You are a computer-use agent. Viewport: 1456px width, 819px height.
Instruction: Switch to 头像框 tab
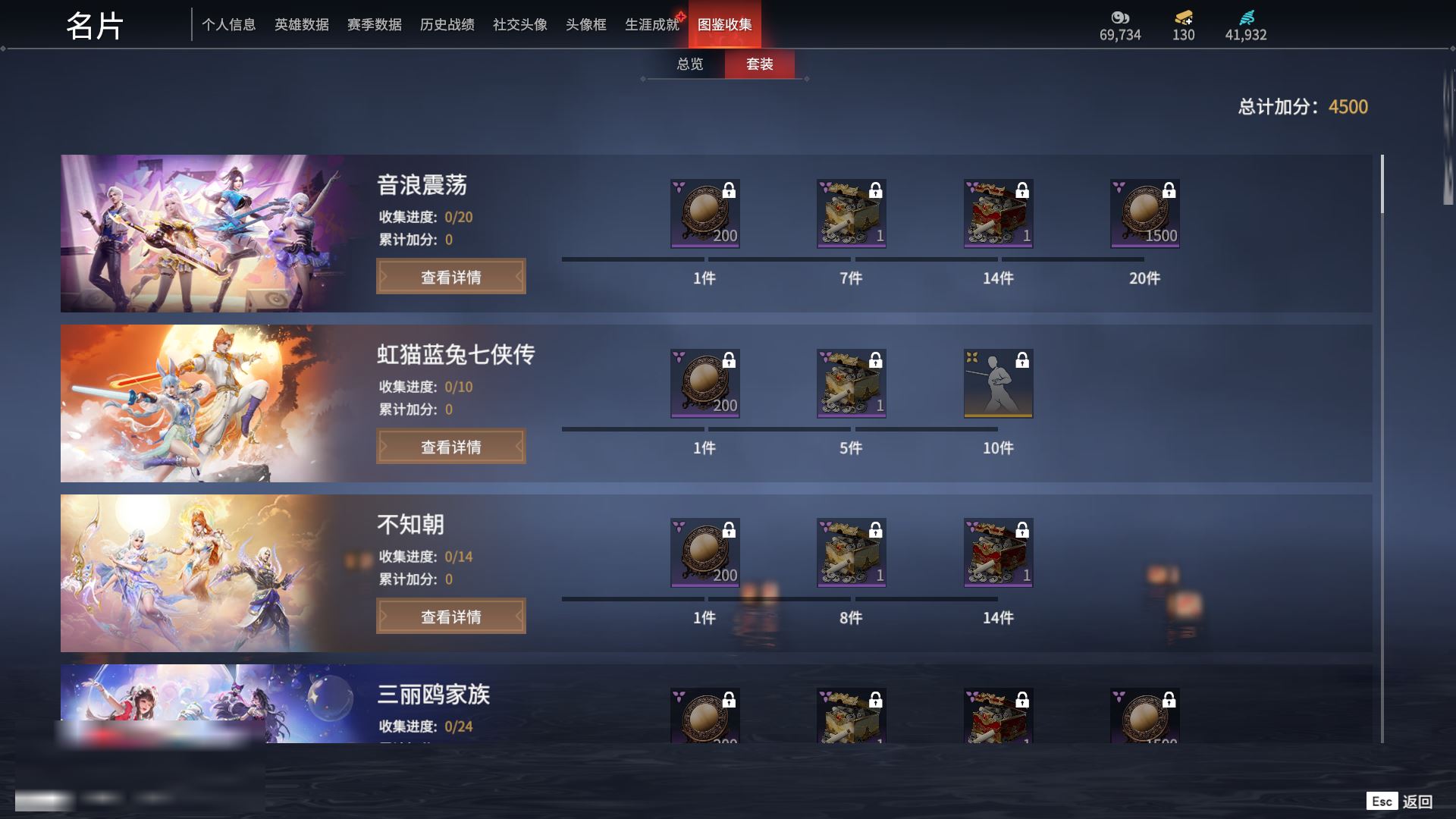(585, 25)
